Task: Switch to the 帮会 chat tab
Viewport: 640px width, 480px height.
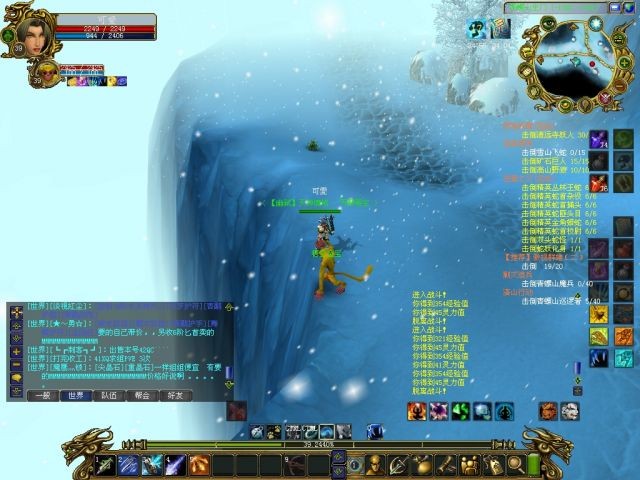Action: (142, 395)
